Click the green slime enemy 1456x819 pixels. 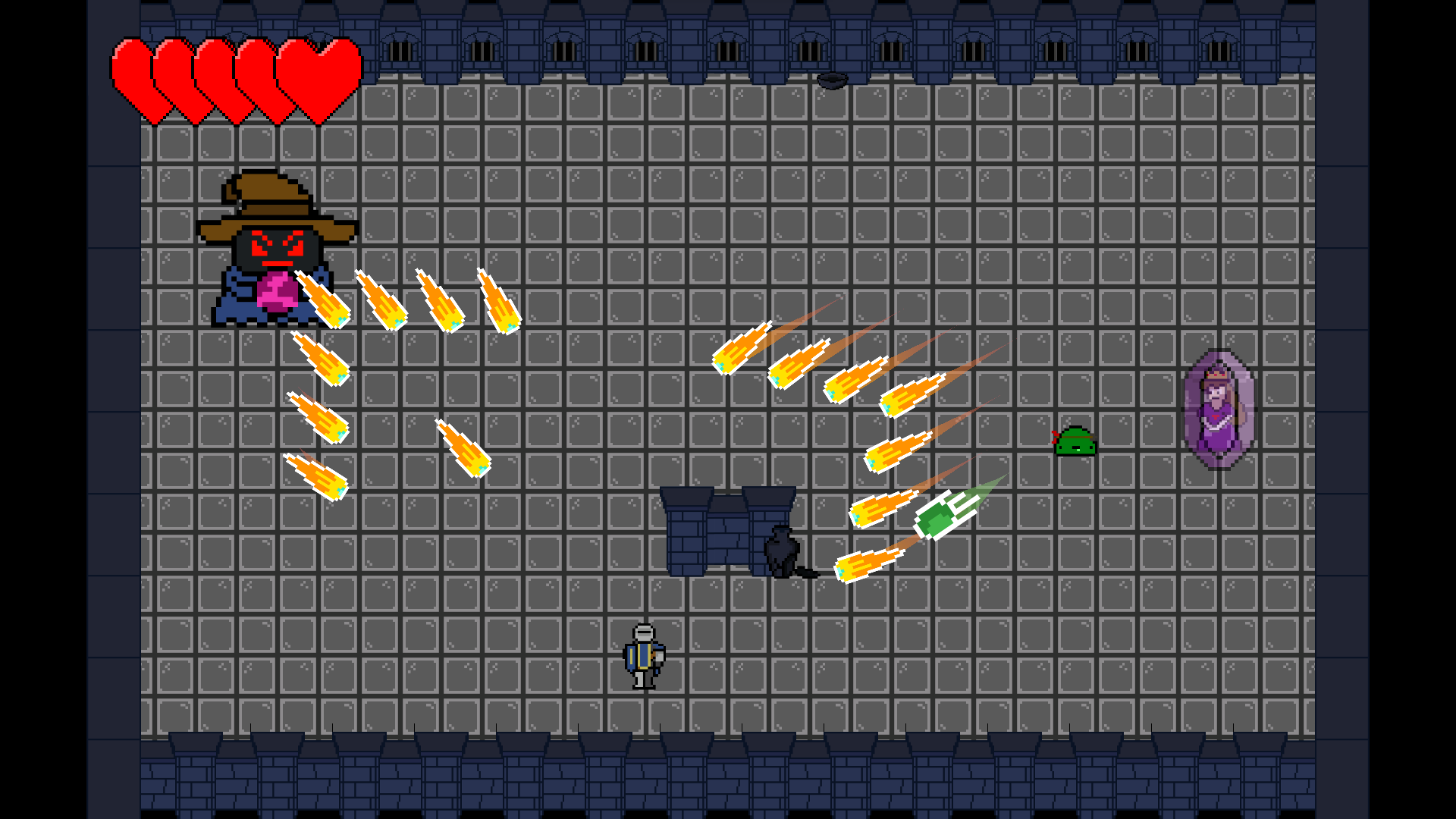coord(1077,442)
